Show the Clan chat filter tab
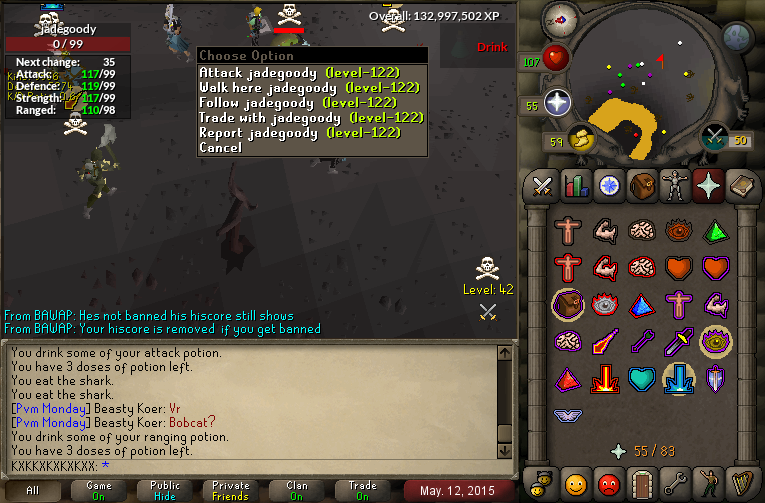 click(297, 490)
